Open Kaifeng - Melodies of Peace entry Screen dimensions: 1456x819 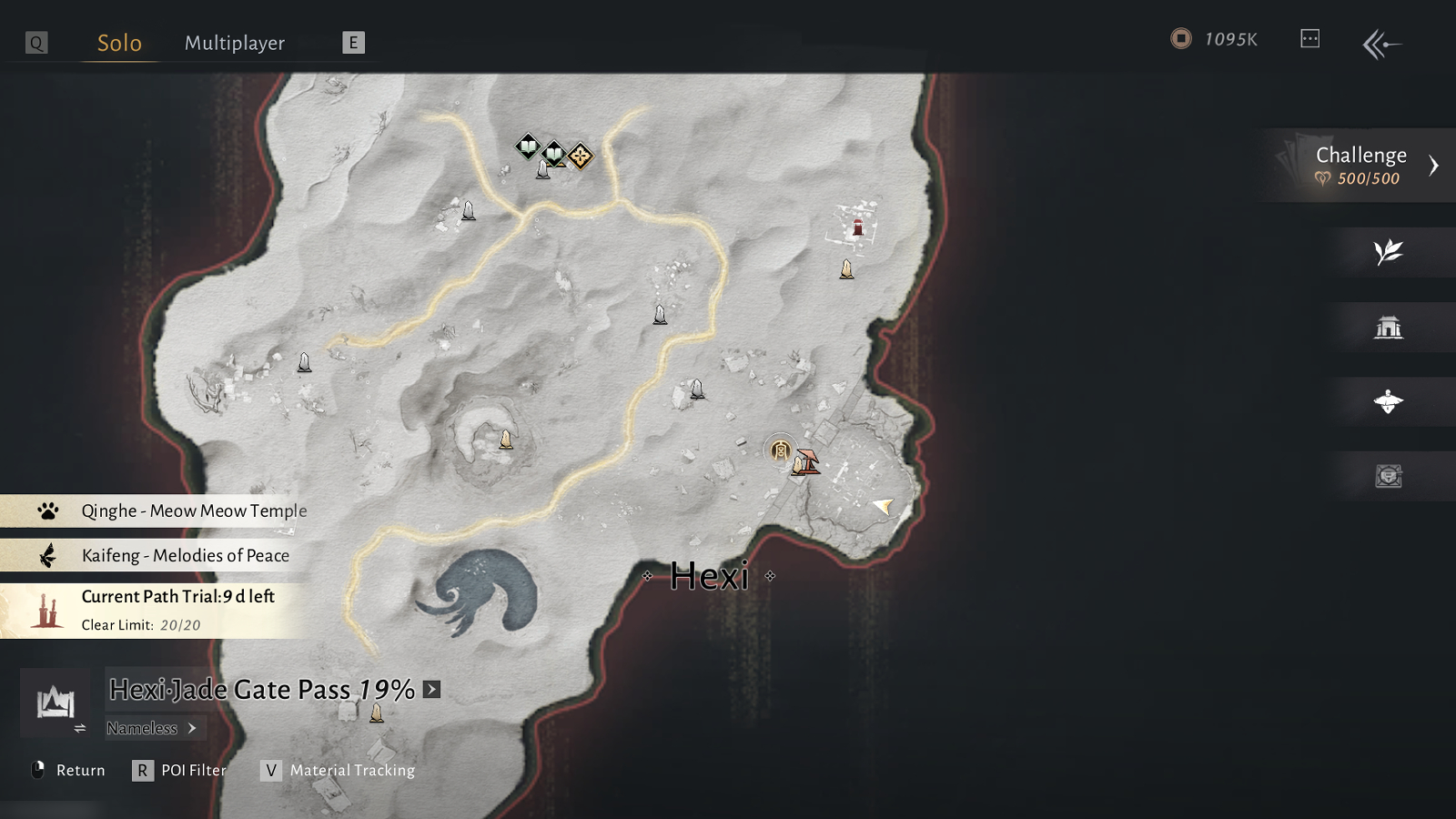pyautogui.click(x=185, y=555)
